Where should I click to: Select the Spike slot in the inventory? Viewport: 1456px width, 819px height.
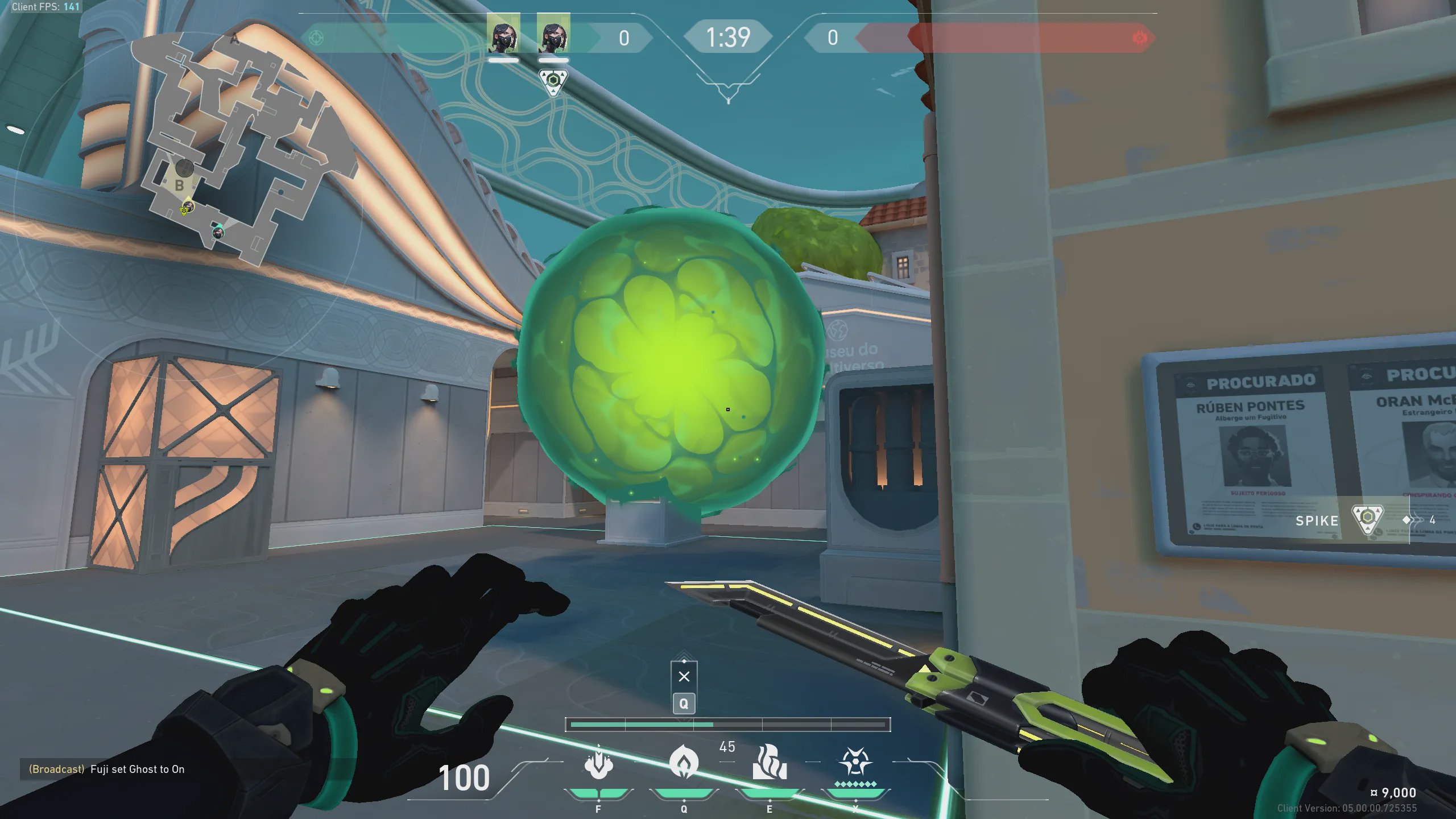tap(1367, 519)
